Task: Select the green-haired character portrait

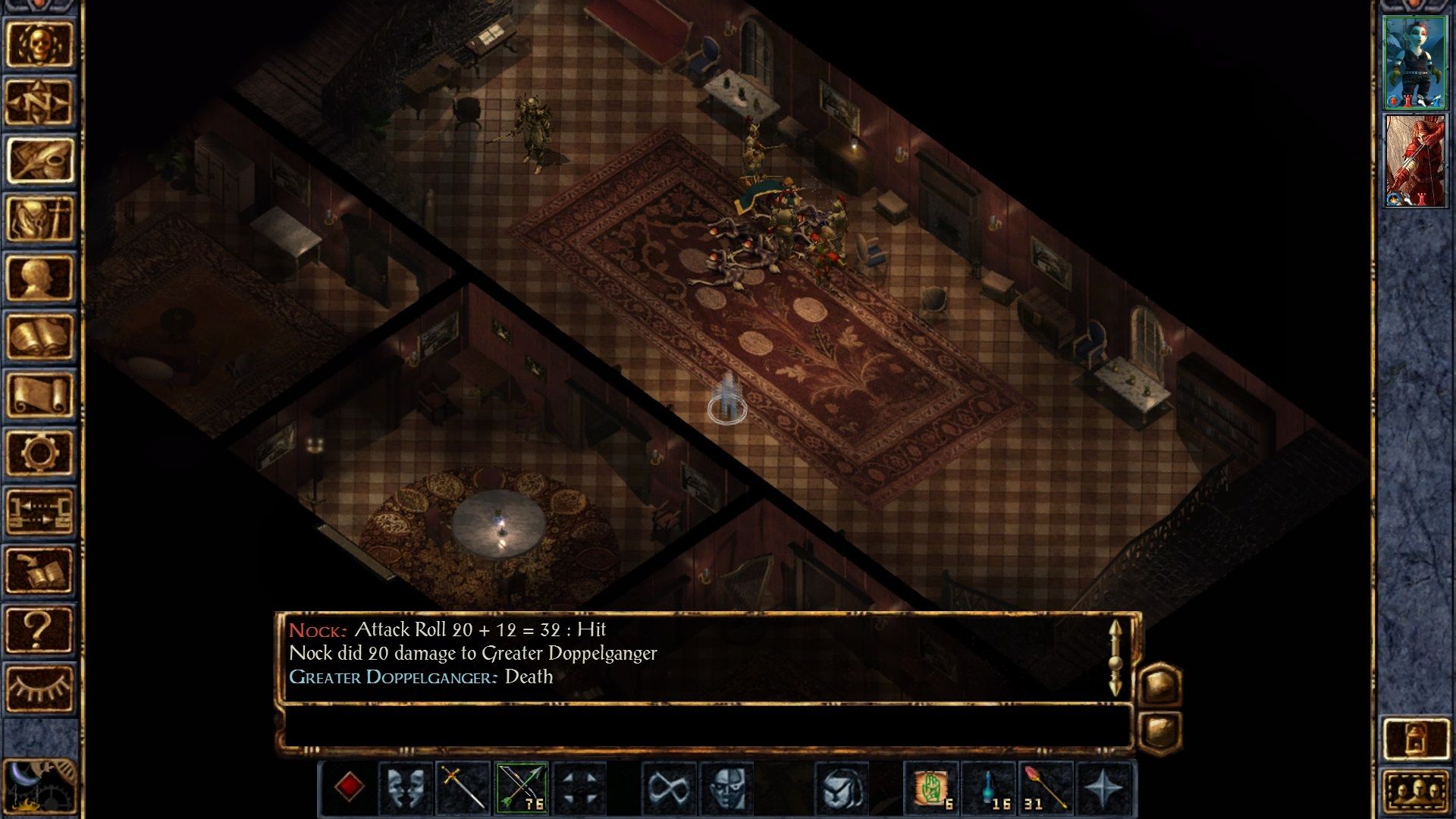Action: coord(1414,62)
